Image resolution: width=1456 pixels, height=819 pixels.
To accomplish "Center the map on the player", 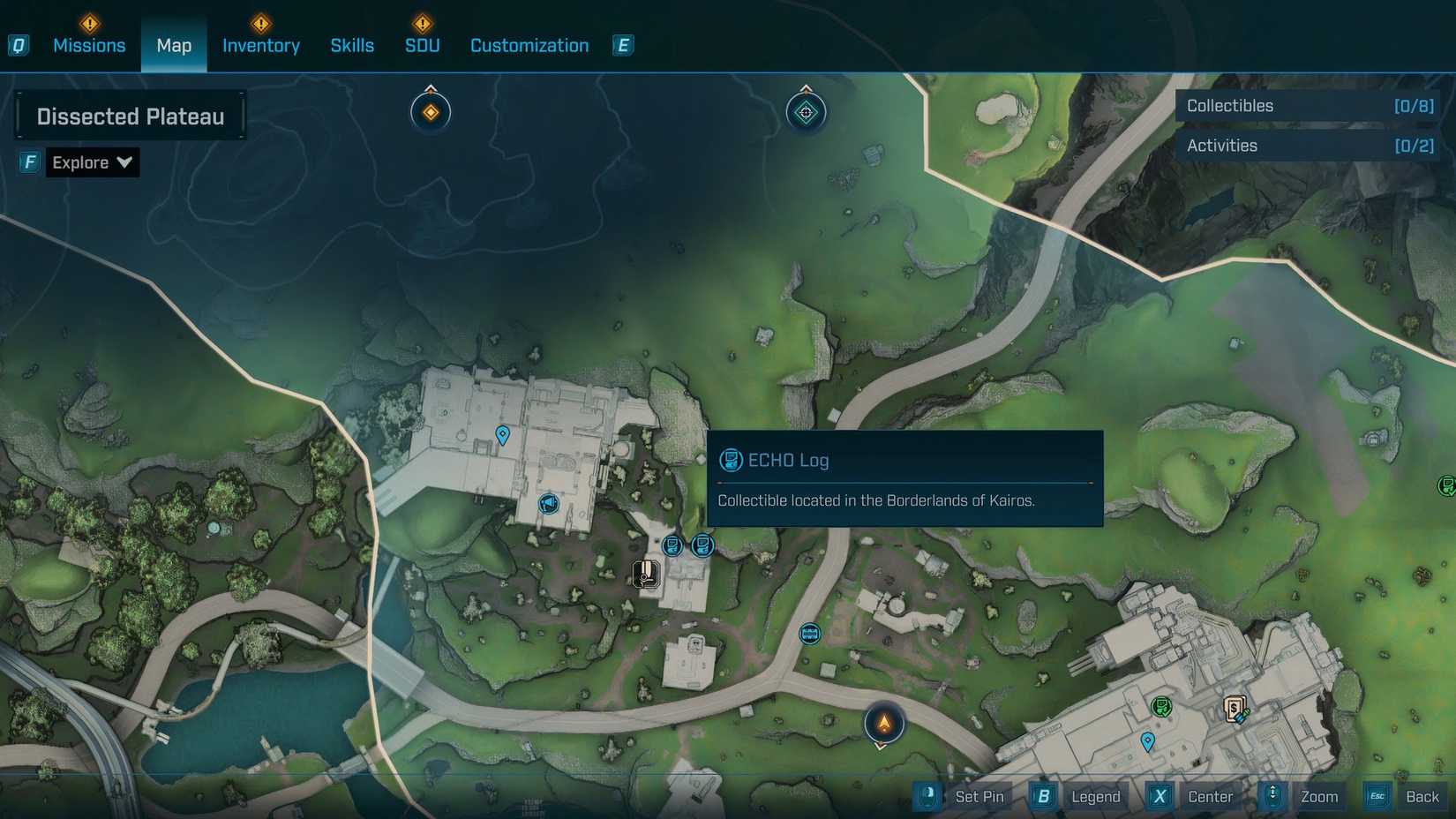I will 1209,797.
